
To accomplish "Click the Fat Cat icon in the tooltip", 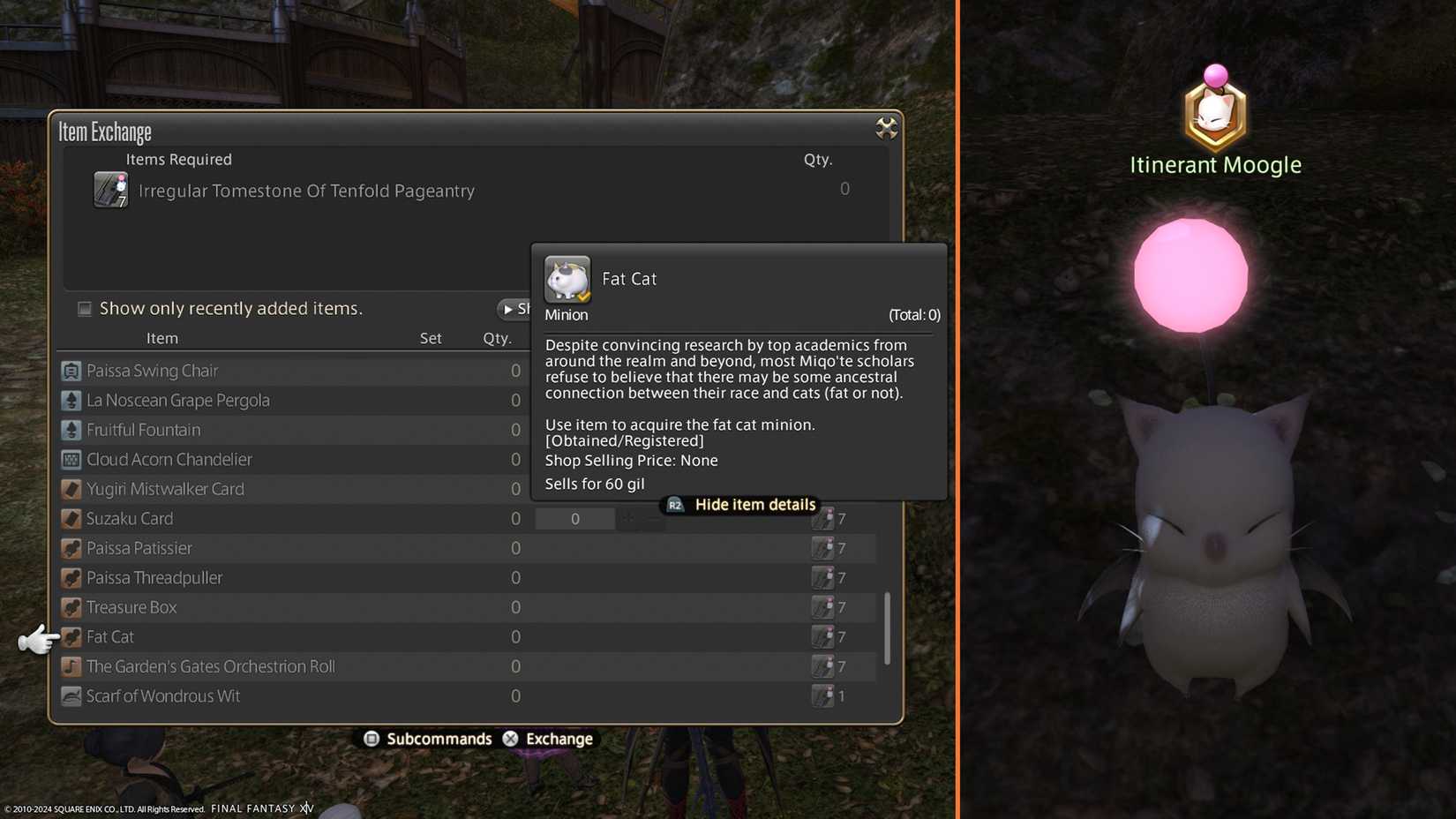I will [567, 278].
